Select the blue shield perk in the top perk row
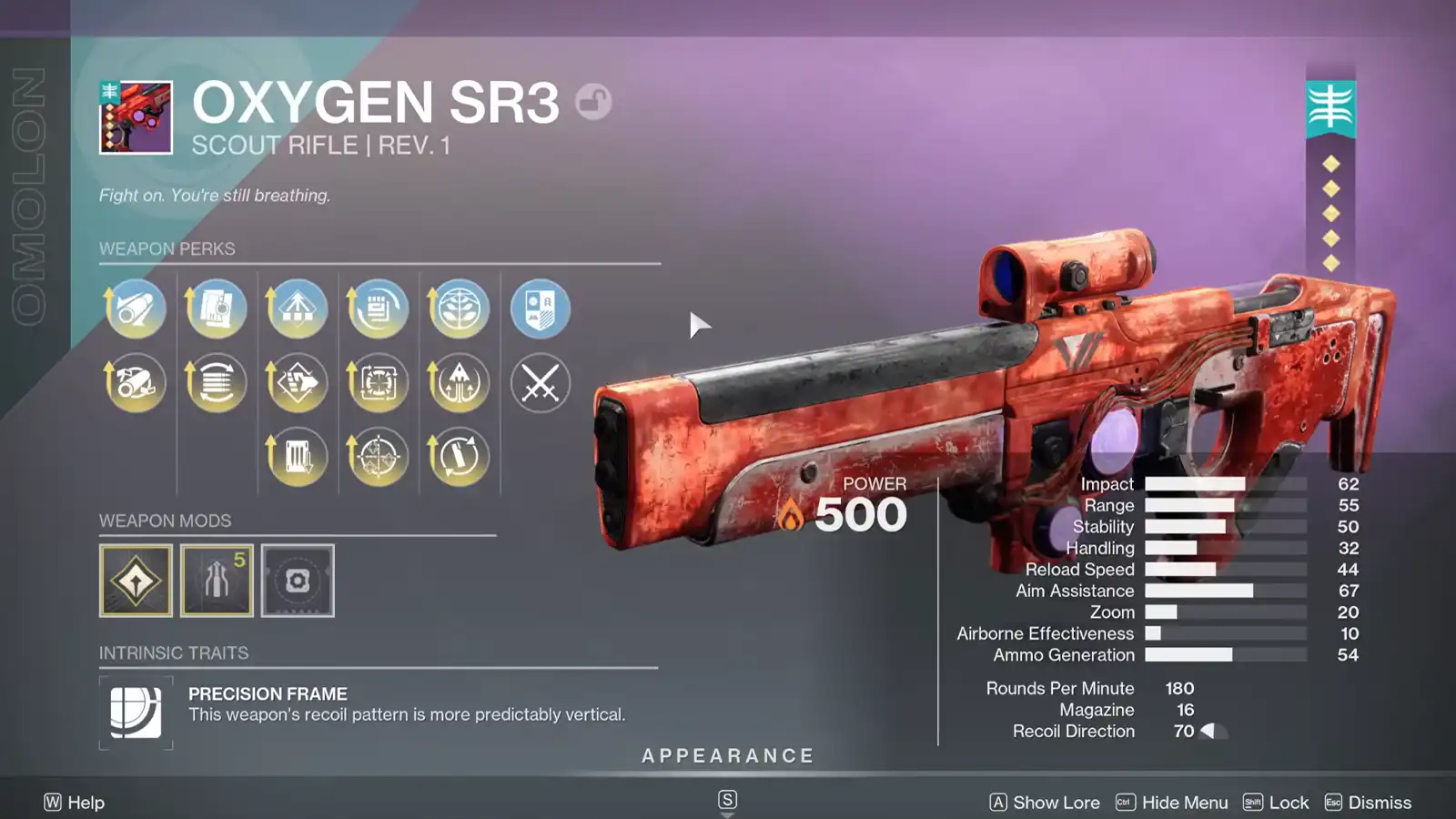Viewport: 1456px width, 819px height. click(540, 309)
